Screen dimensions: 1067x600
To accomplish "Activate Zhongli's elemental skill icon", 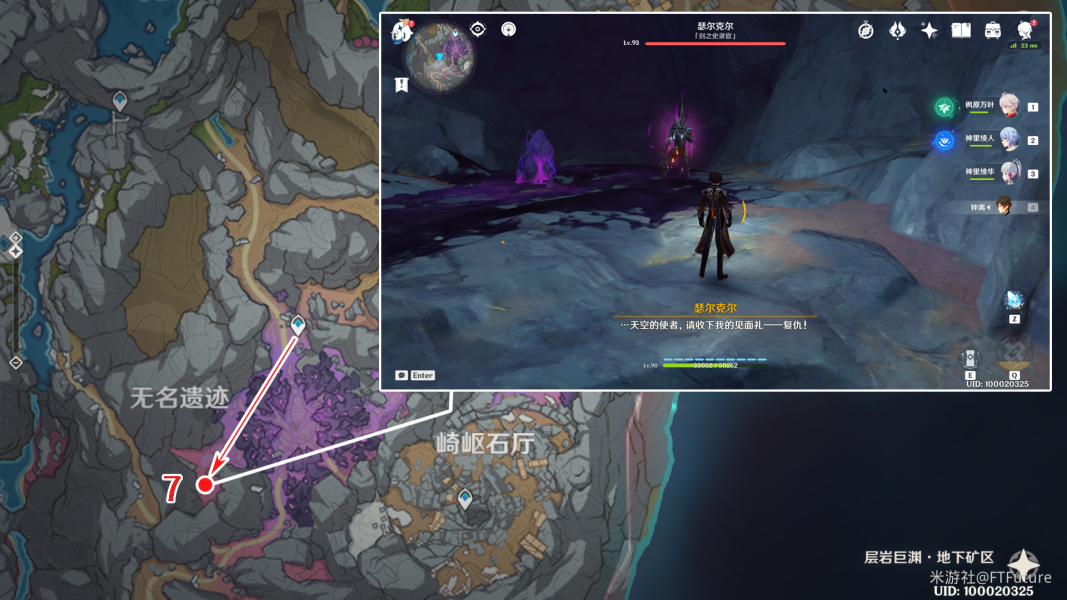I will 970,358.
